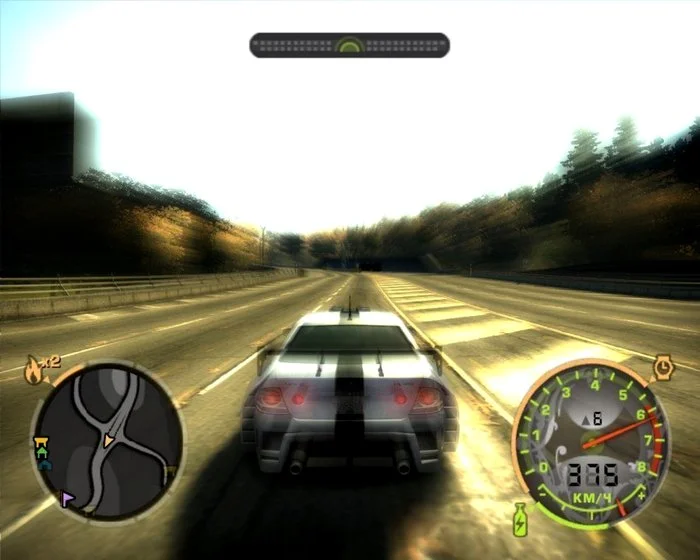Click the purple flag marker on minimap

point(68,497)
